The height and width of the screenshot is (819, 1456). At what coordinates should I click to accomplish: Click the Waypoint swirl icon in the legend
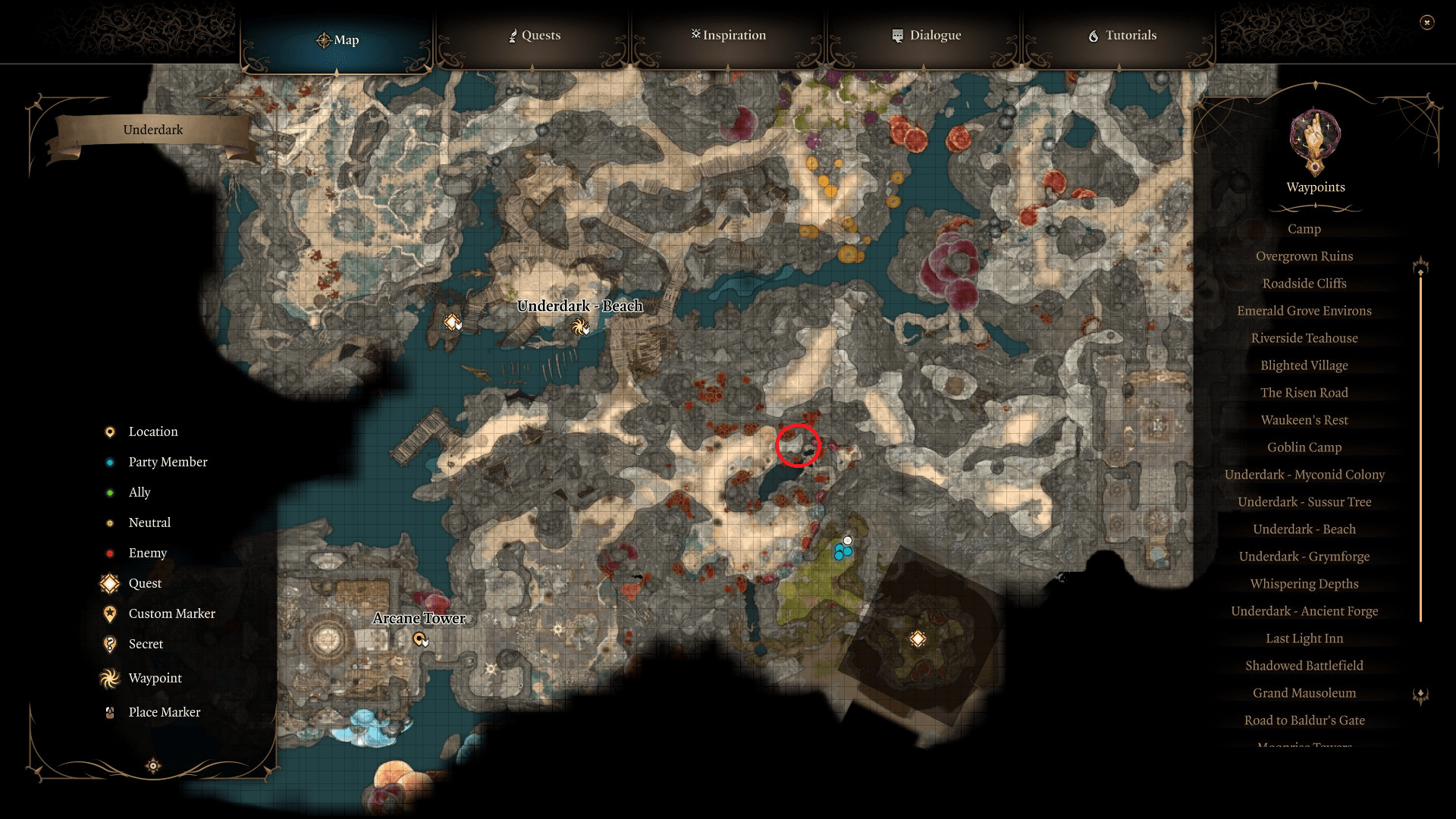(x=109, y=678)
